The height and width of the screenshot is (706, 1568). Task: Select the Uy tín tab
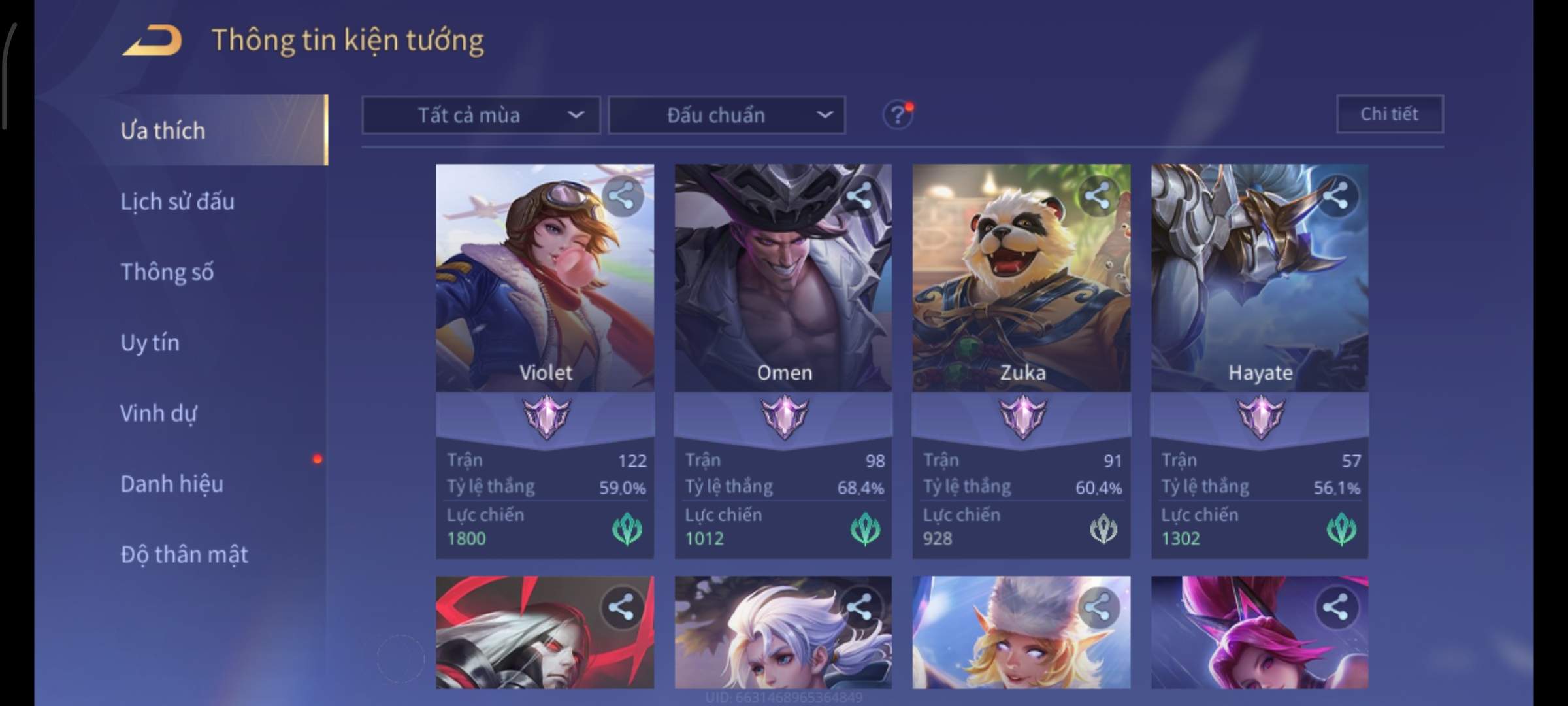pyautogui.click(x=150, y=343)
